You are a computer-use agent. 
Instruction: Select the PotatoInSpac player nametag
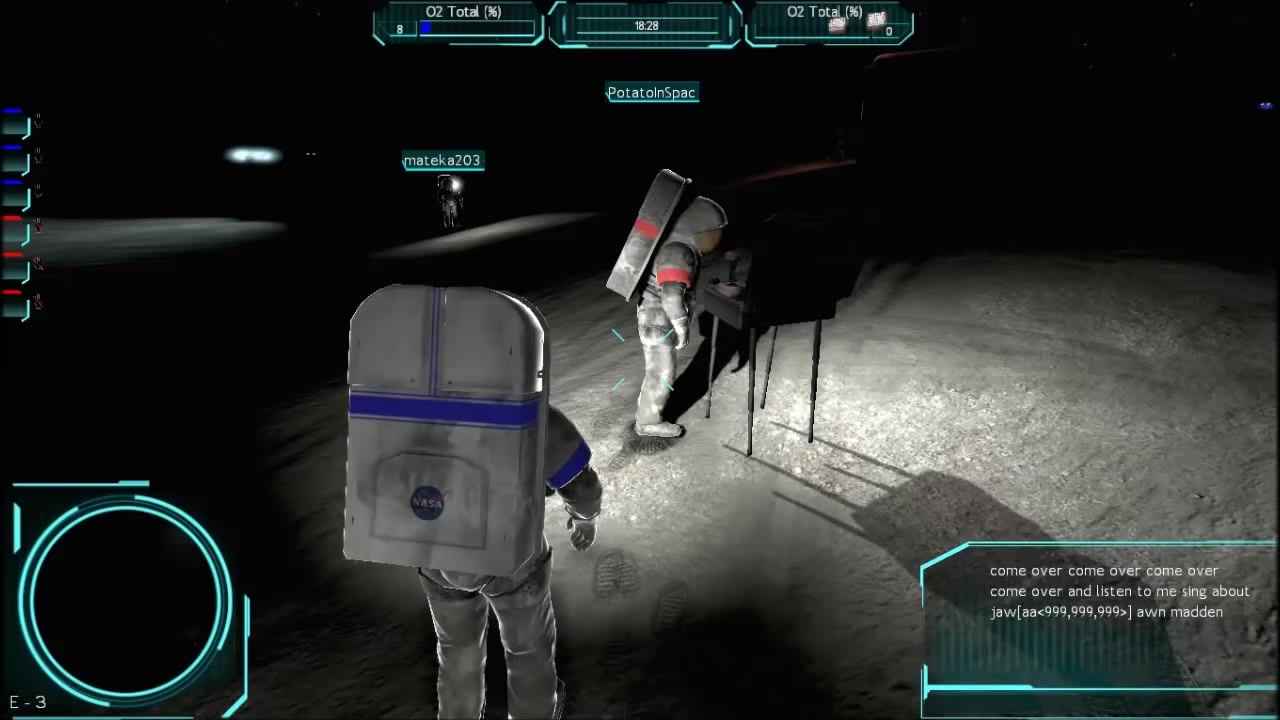(x=652, y=92)
